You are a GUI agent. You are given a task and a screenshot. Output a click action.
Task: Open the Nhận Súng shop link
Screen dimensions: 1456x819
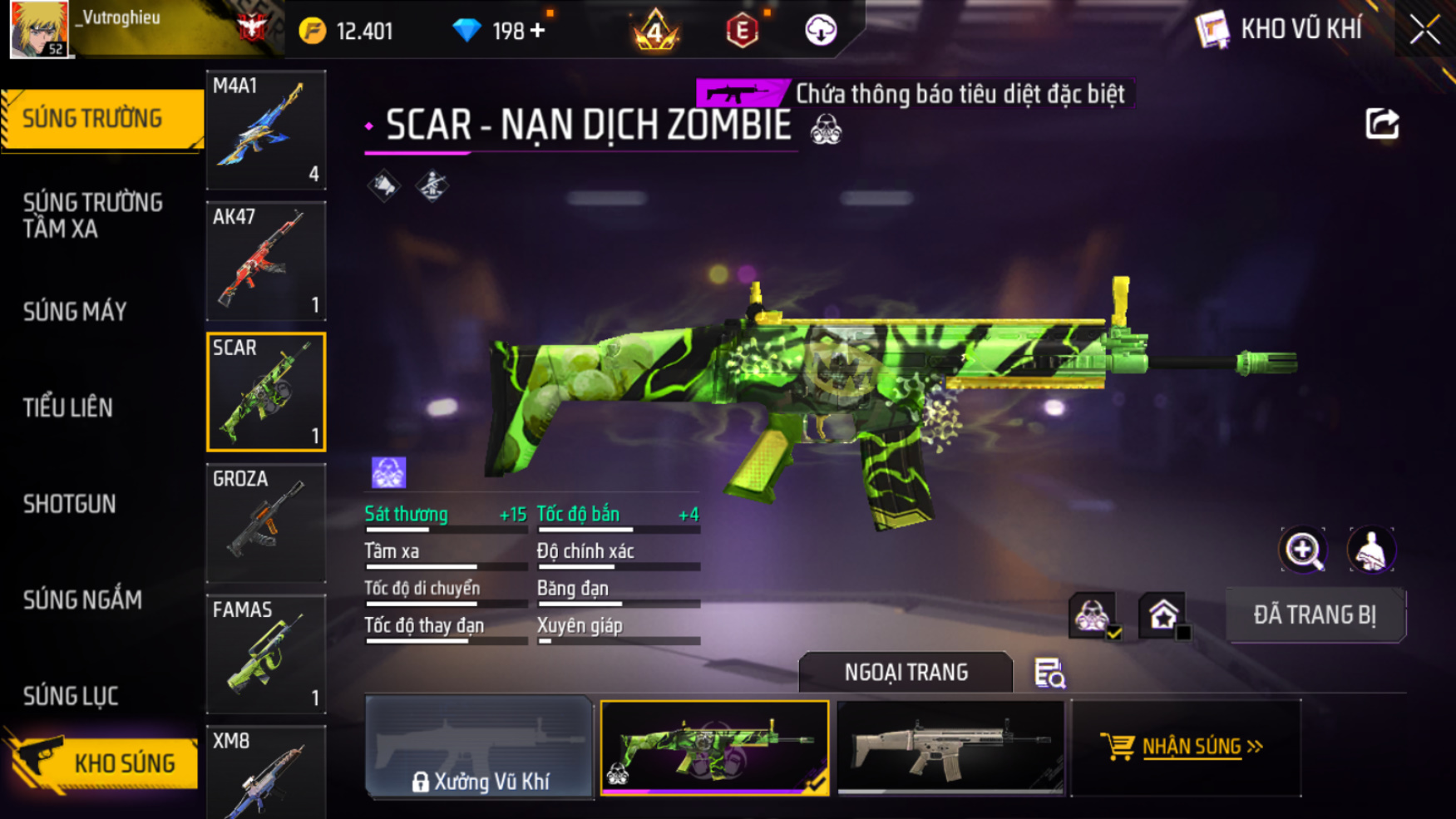[x=1185, y=747]
